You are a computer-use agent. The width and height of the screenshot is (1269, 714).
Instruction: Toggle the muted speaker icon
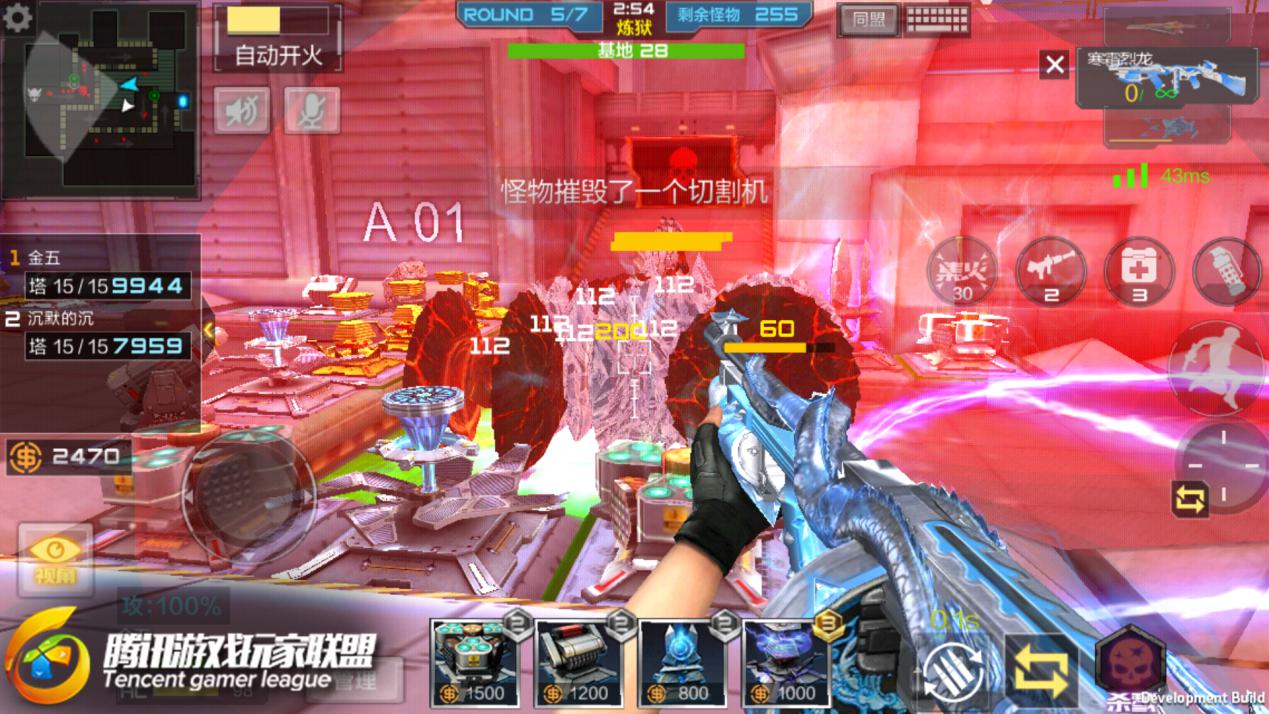click(241, 110)
